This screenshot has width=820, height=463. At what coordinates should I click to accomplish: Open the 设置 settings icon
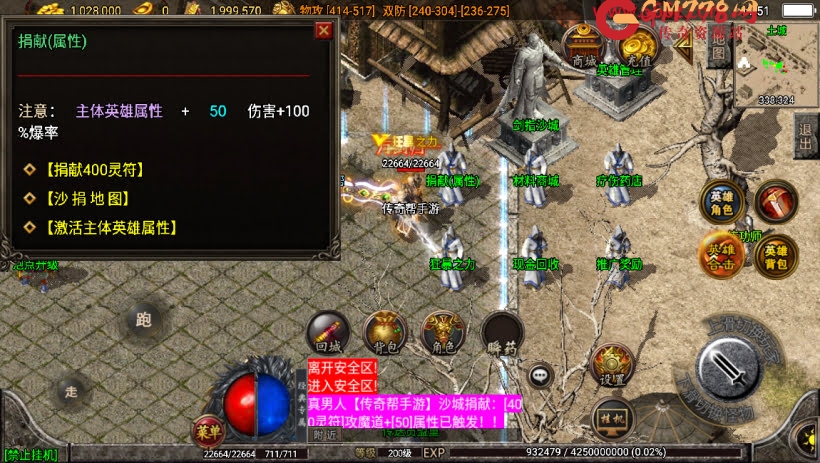tap(612, 367)
